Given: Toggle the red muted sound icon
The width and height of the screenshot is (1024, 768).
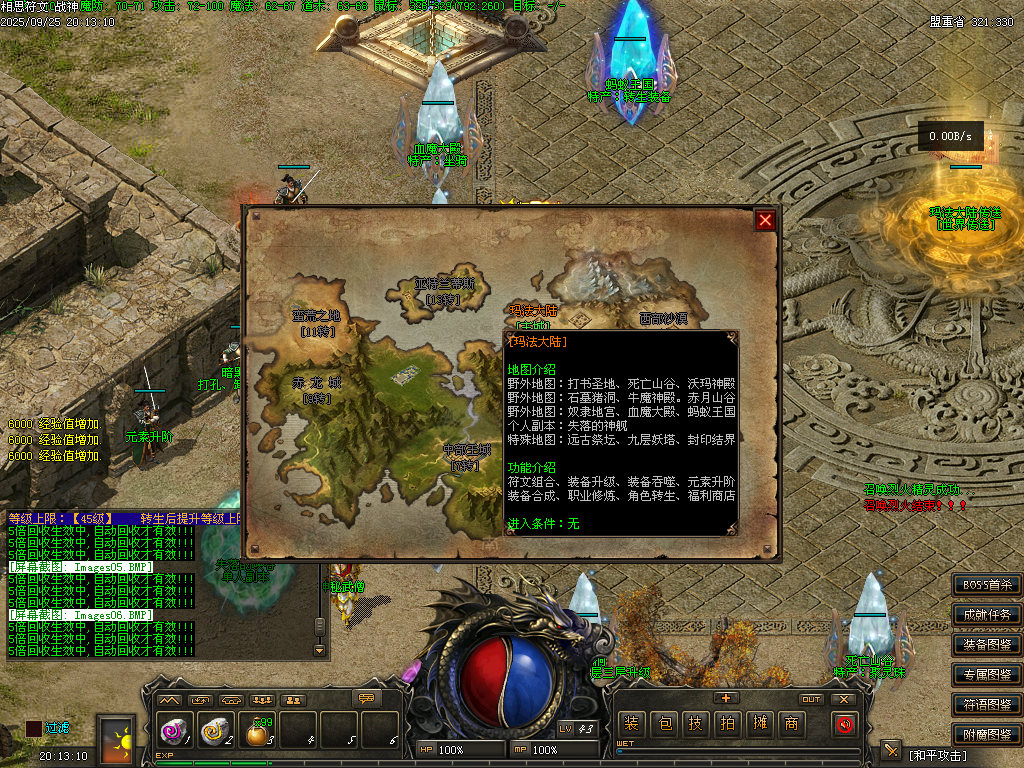Looking at the screenshot, I should [844, 724].
